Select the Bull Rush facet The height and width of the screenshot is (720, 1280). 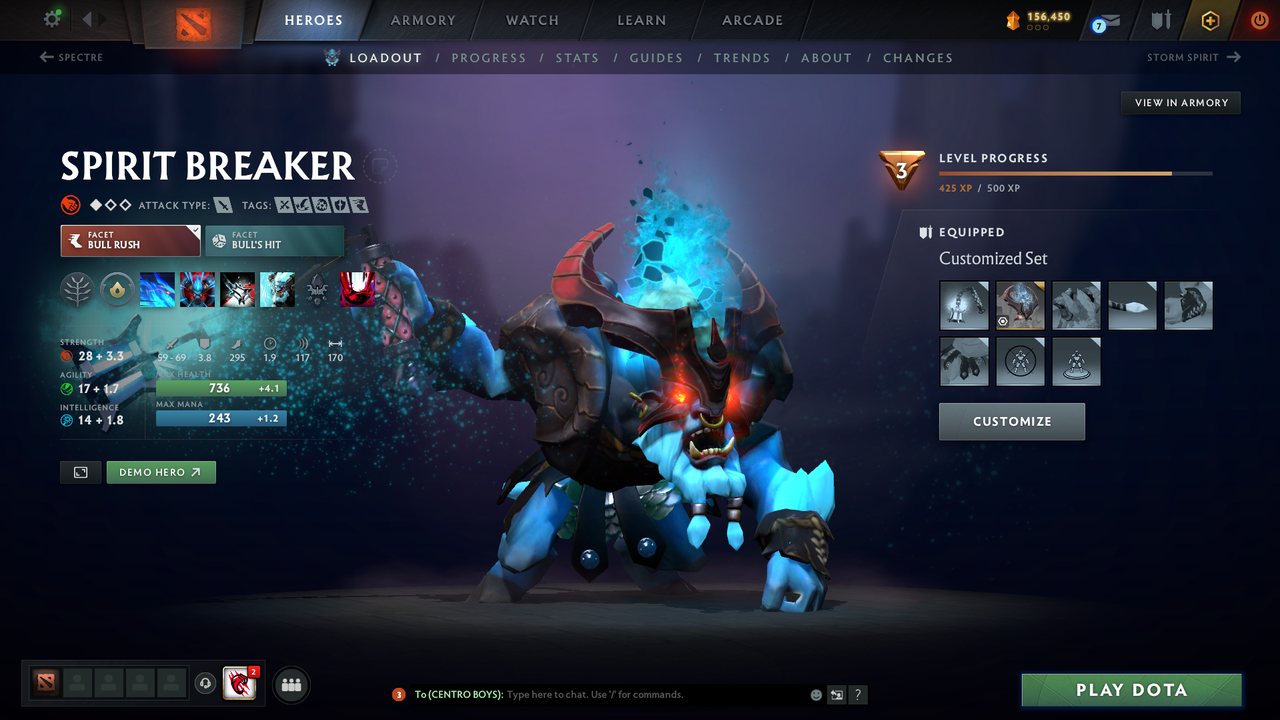(x=130, y=240)
